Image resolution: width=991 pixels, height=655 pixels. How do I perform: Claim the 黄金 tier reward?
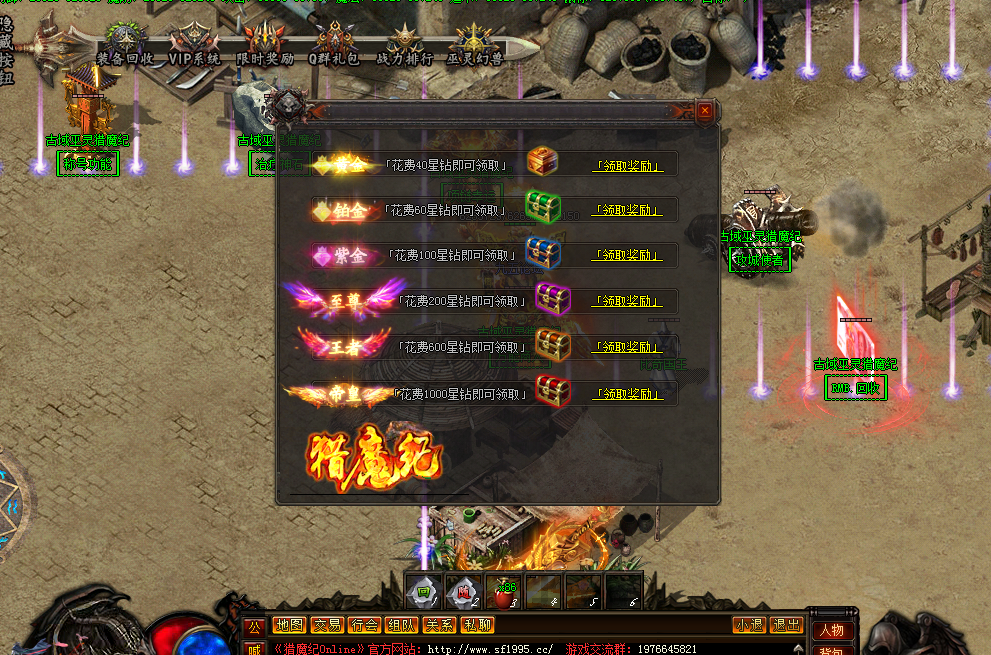point(627,166)
